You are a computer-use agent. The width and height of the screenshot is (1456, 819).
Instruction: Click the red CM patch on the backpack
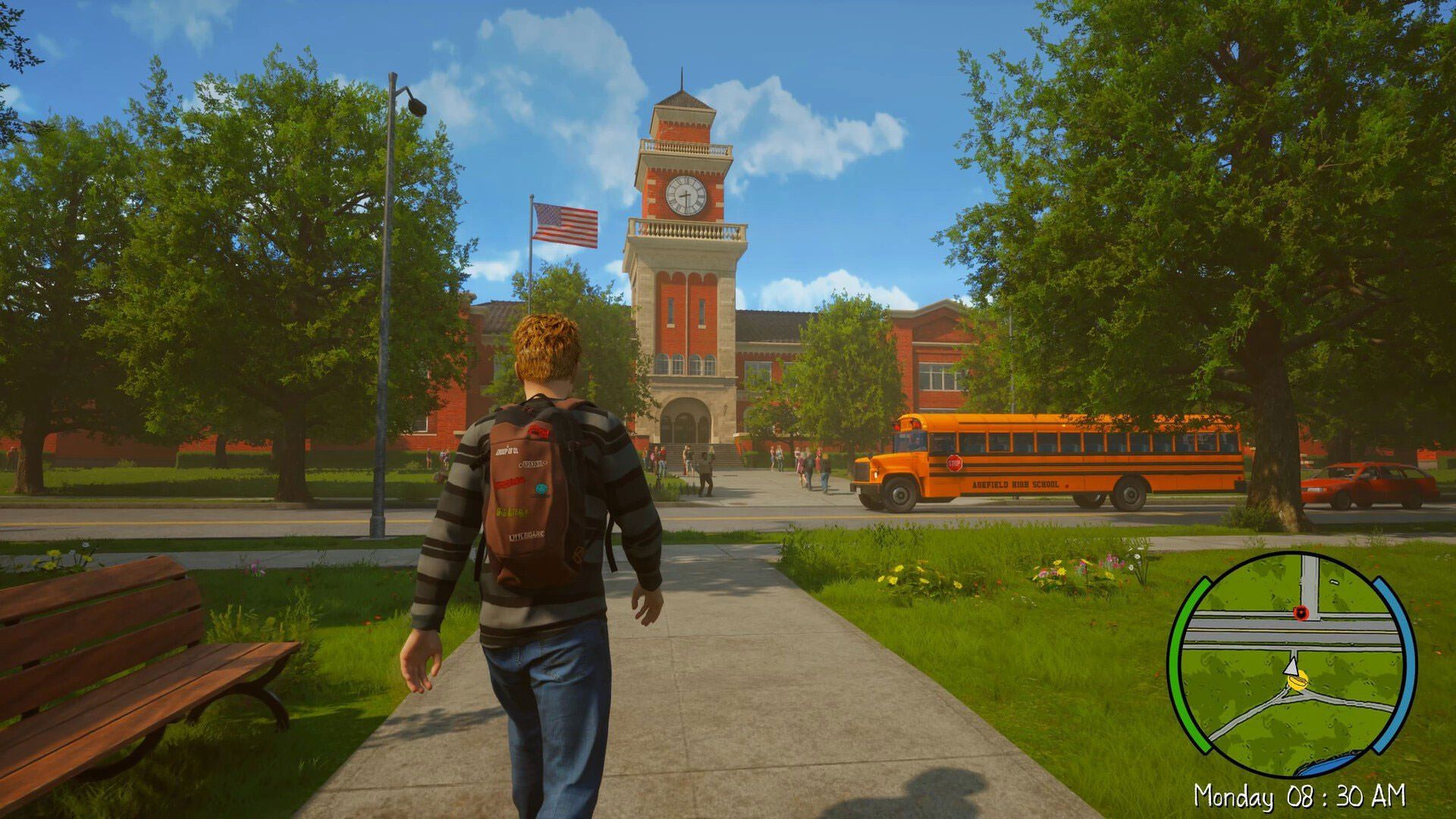coord(538,431)
